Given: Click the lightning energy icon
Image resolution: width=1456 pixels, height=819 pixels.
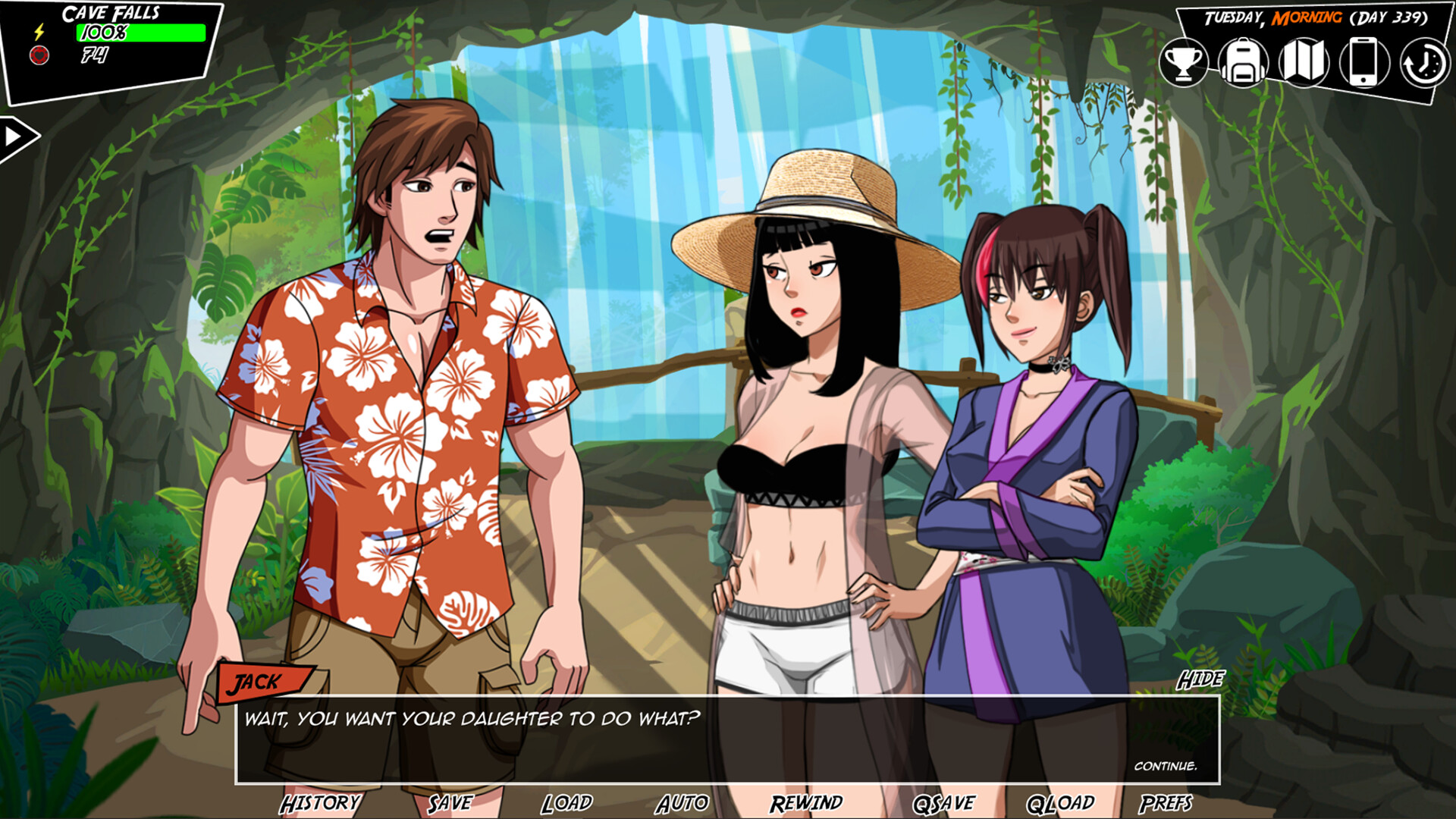Looking at the screenshot, I should [39, 32].
